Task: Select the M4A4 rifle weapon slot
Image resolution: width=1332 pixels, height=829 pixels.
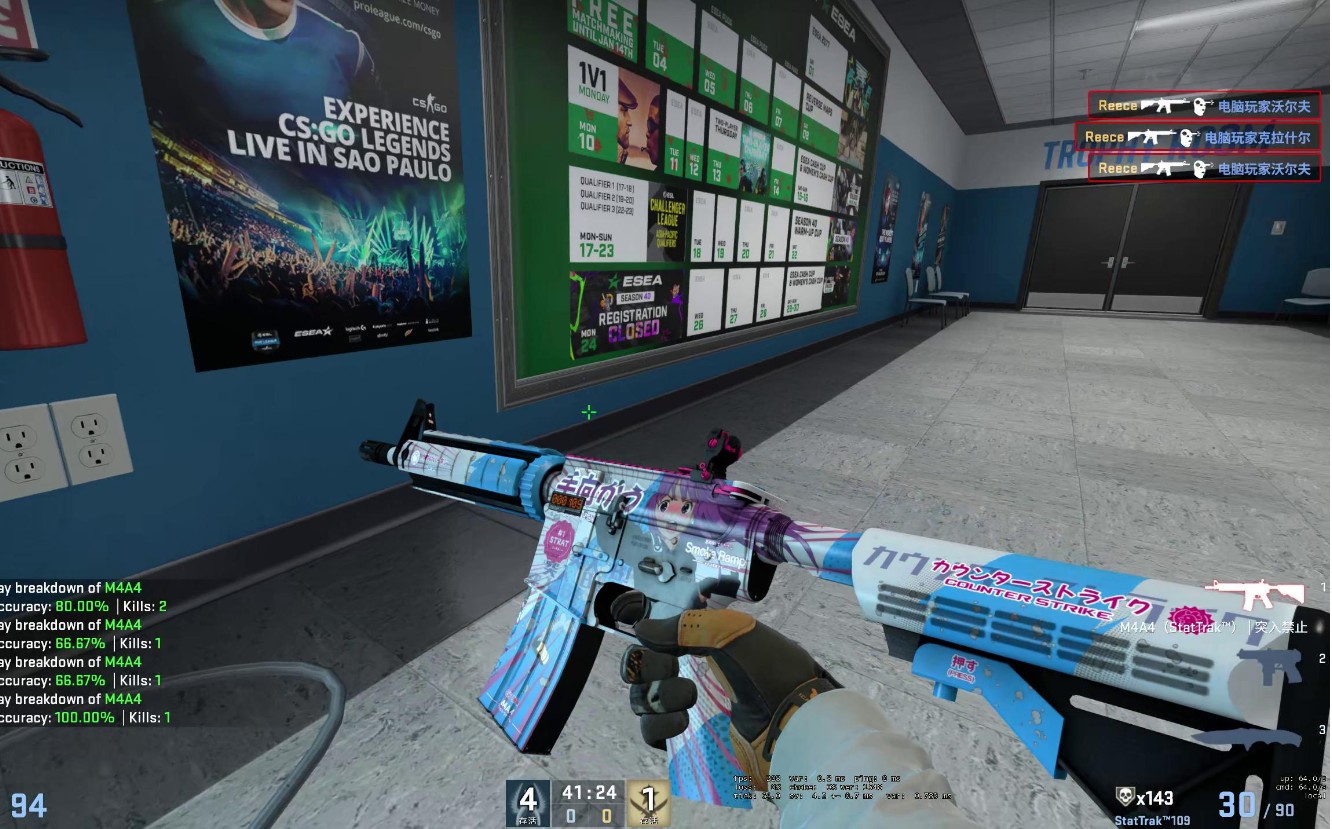Action: 1255,594
